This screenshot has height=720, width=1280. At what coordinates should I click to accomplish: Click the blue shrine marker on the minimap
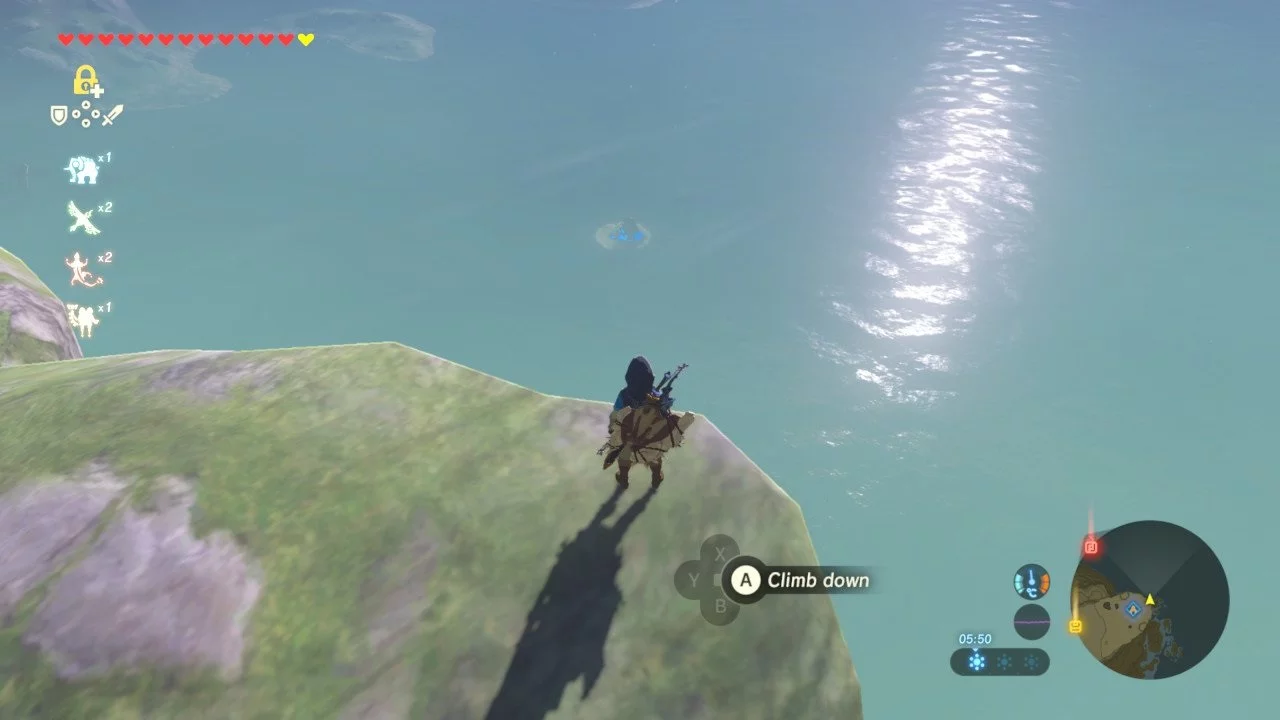coord(1133,609)
